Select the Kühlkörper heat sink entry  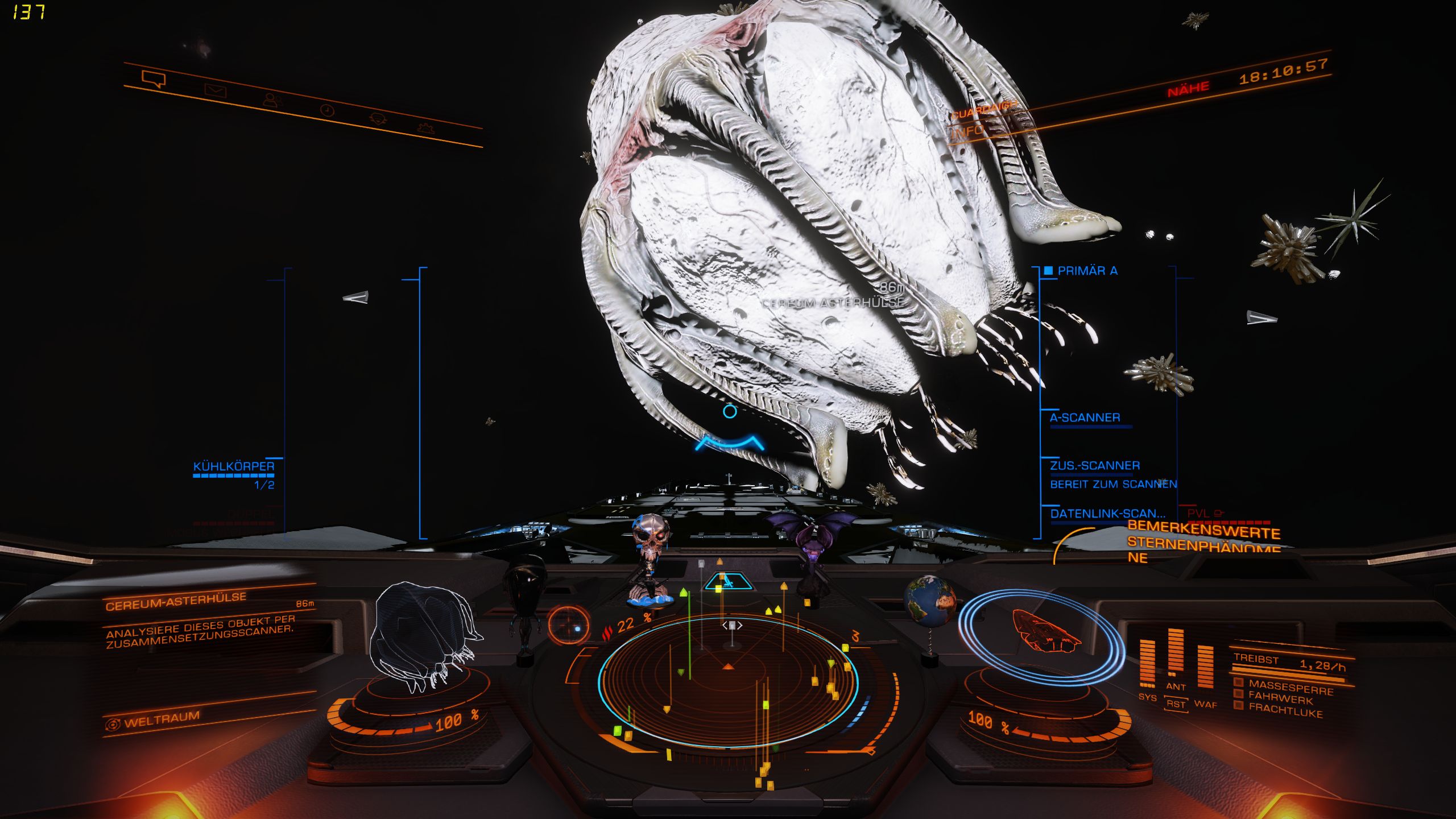pyautogui.click(x=234, y=466)
